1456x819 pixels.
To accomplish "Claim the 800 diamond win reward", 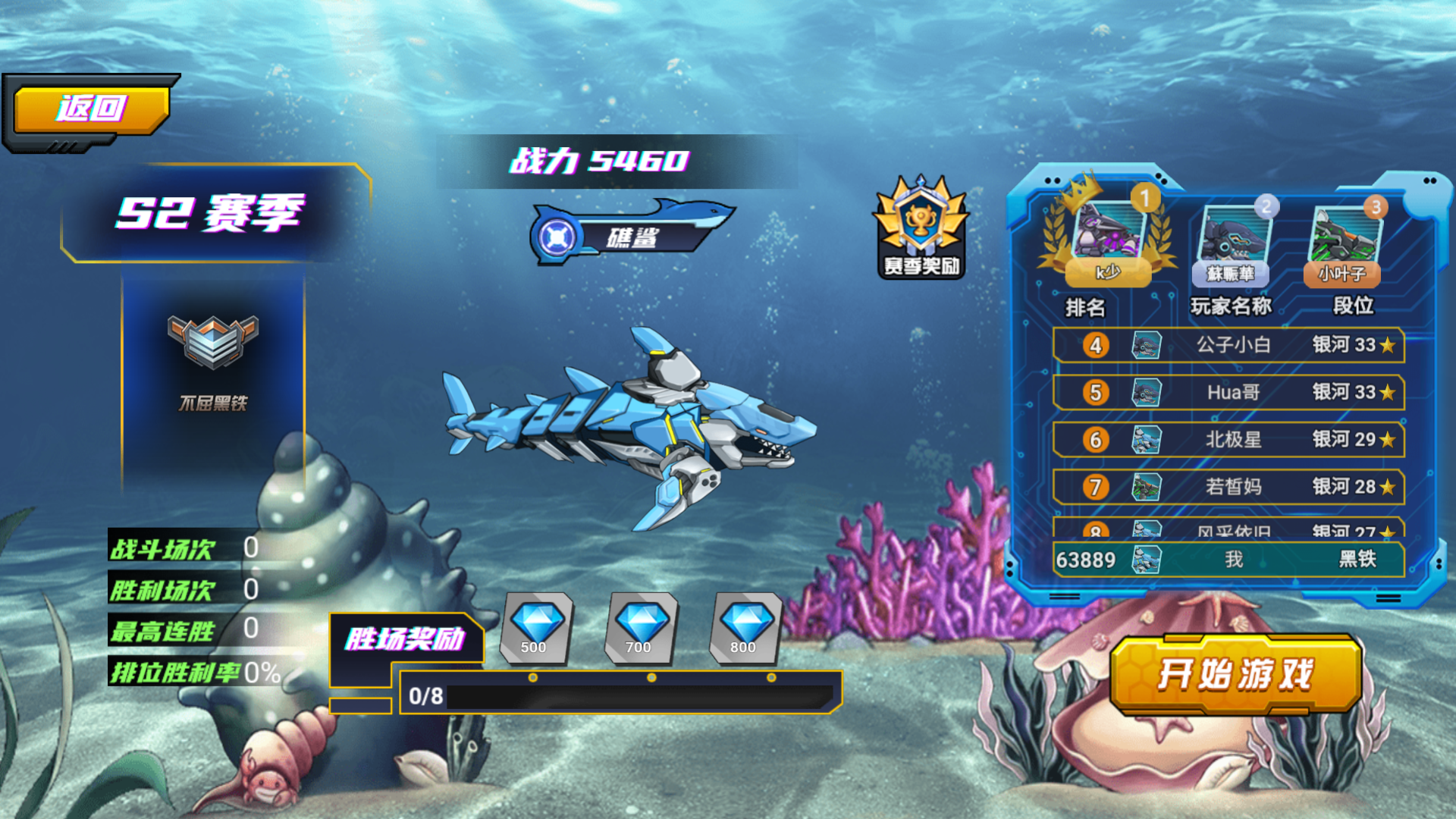I will tap(745, 629).
